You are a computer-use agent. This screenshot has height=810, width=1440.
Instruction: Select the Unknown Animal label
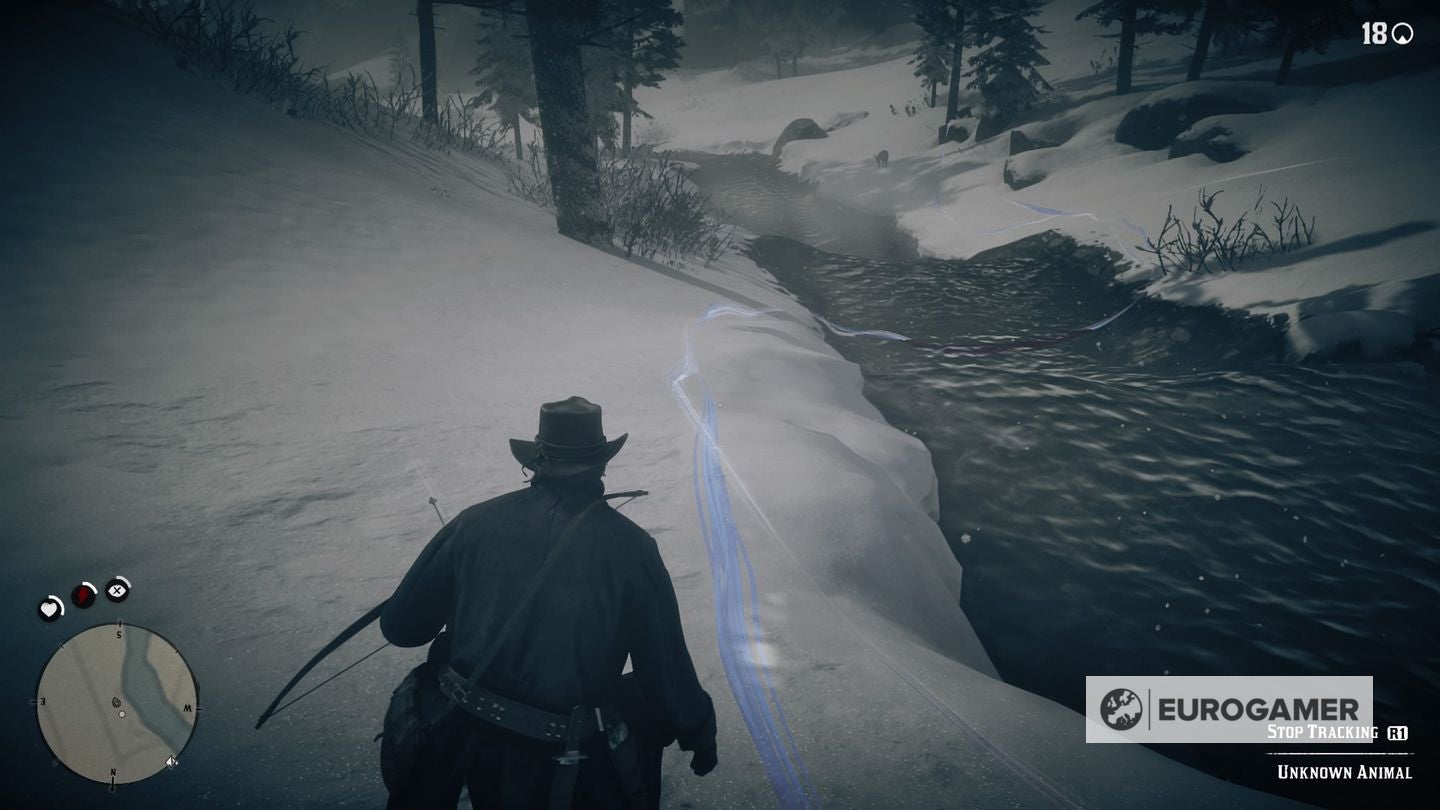1345,771
